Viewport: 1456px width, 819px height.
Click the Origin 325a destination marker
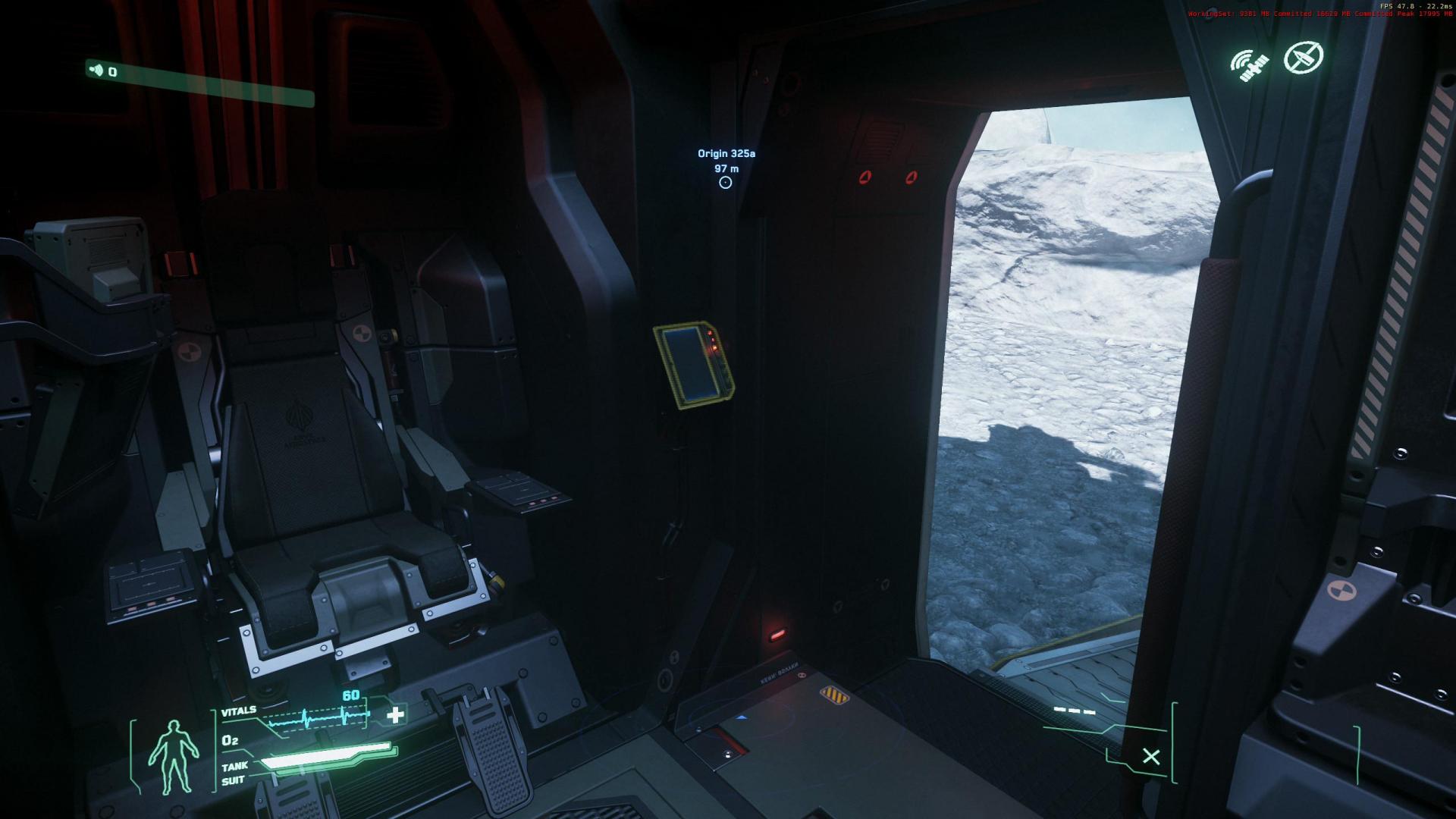[726, 153]
